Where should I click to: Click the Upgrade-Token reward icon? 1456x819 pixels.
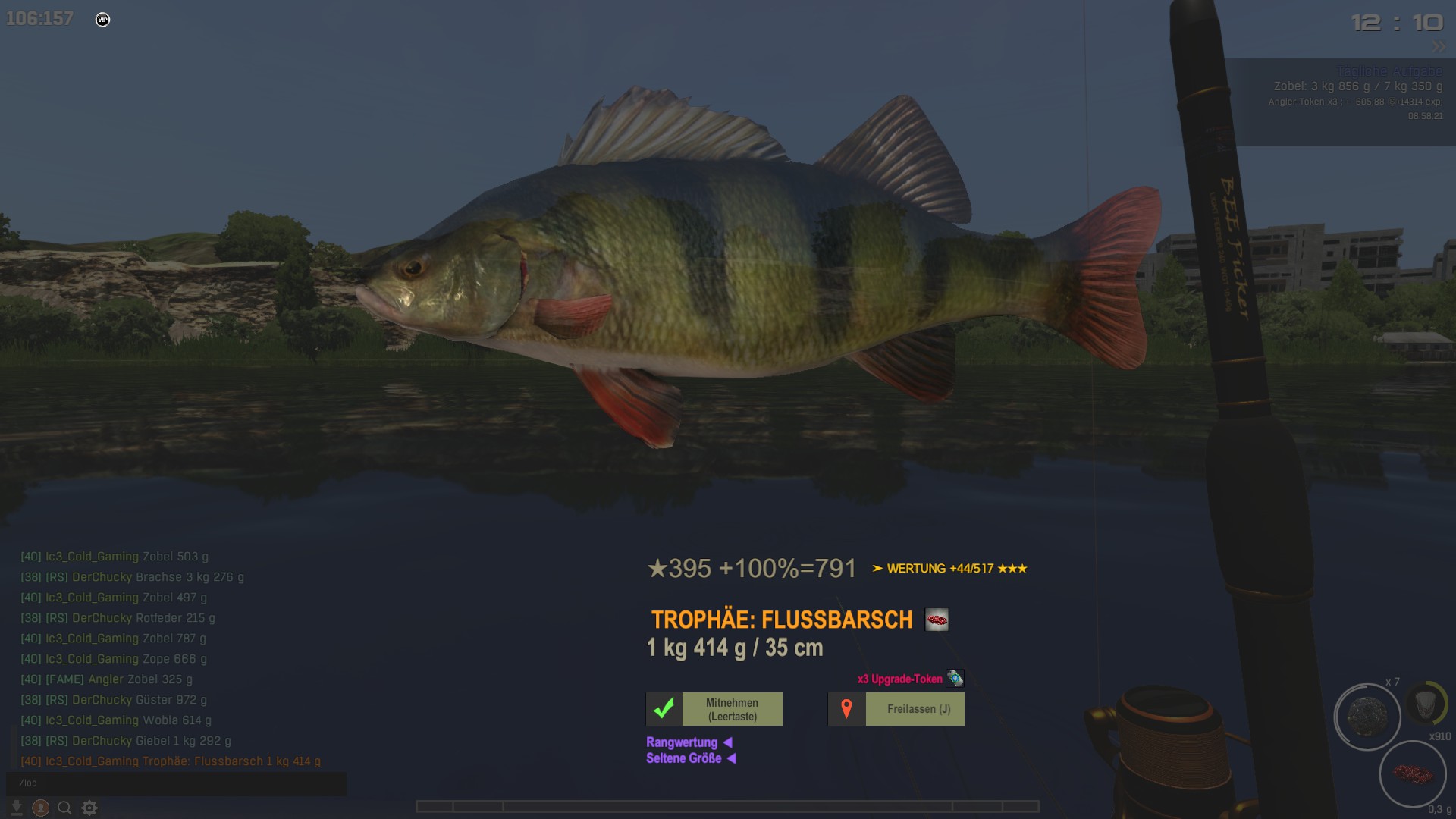pos(955,679)
